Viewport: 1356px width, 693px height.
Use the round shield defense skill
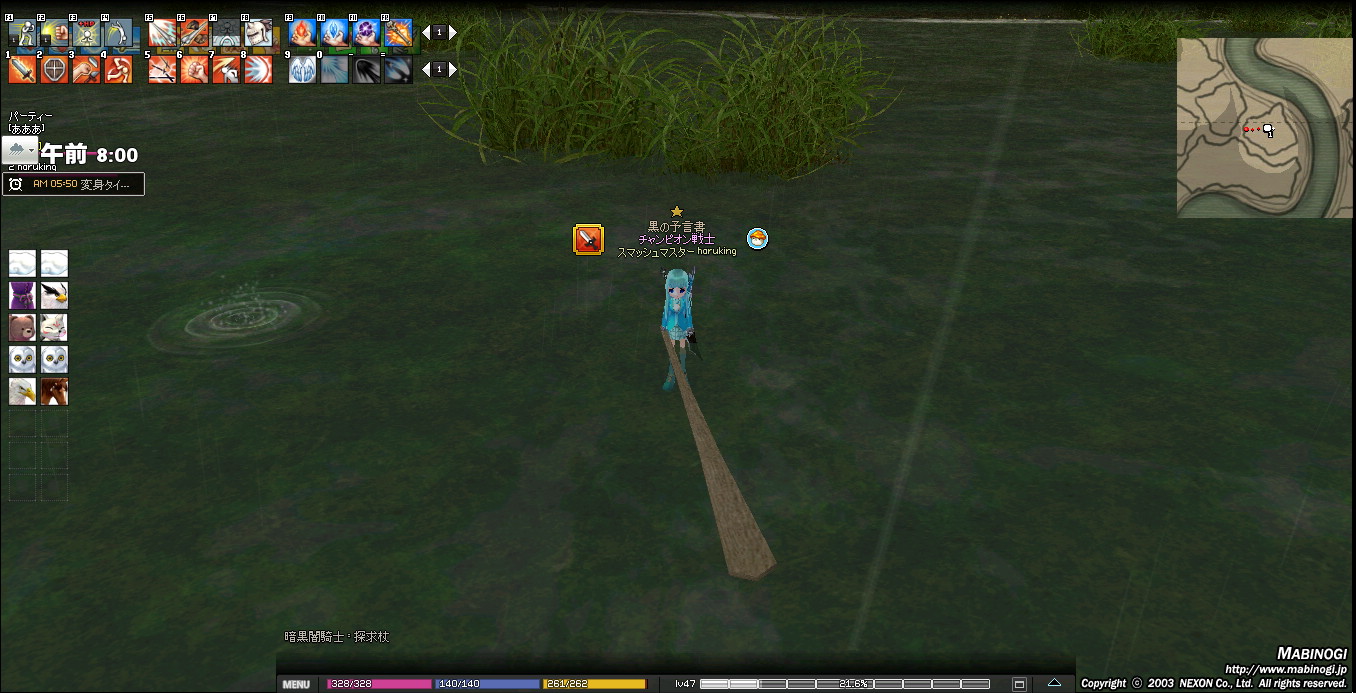pyautogui.click(x=54, y=69)
